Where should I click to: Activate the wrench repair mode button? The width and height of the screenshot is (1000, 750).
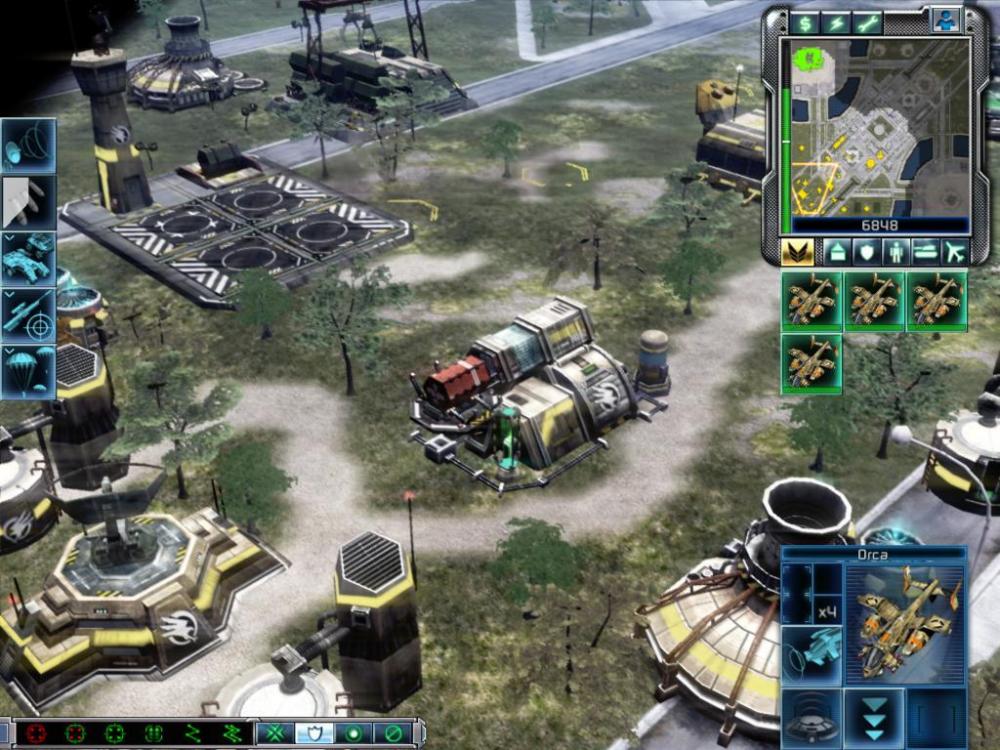click(868, 23)
